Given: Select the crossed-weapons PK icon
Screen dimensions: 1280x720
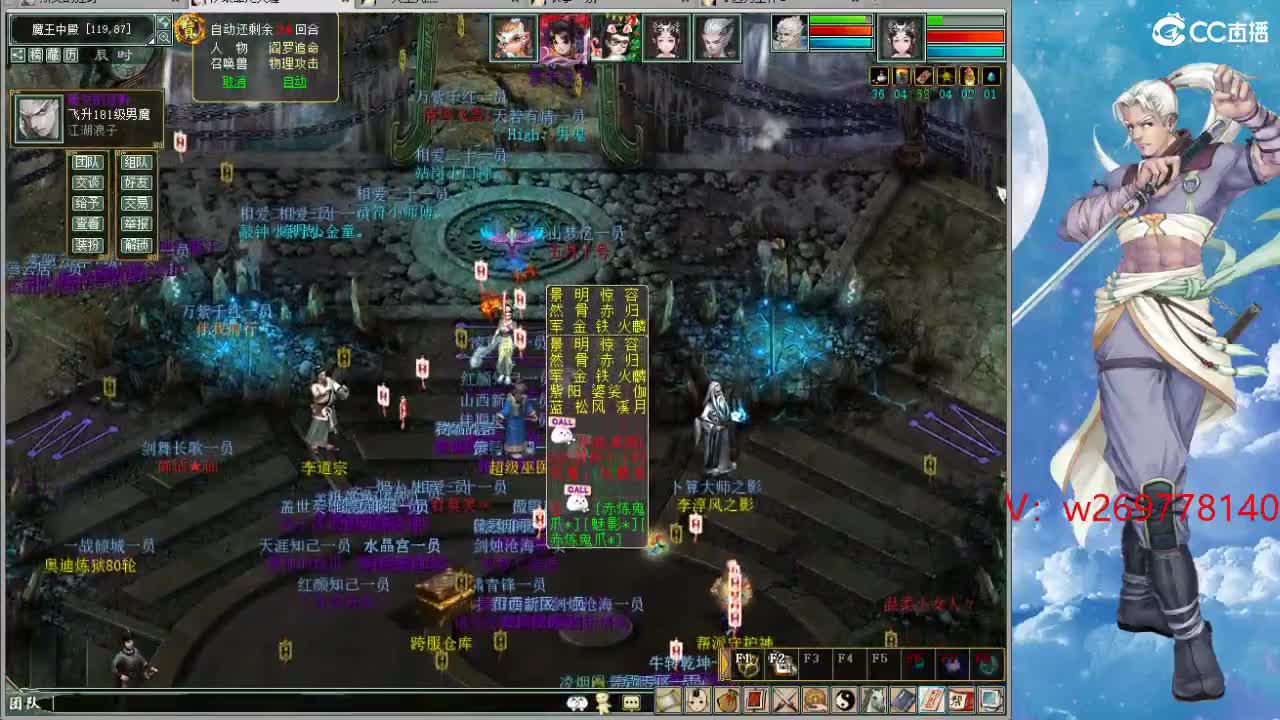Looking at the screenshot, I should pyautogui.click(x=785, y=698).
